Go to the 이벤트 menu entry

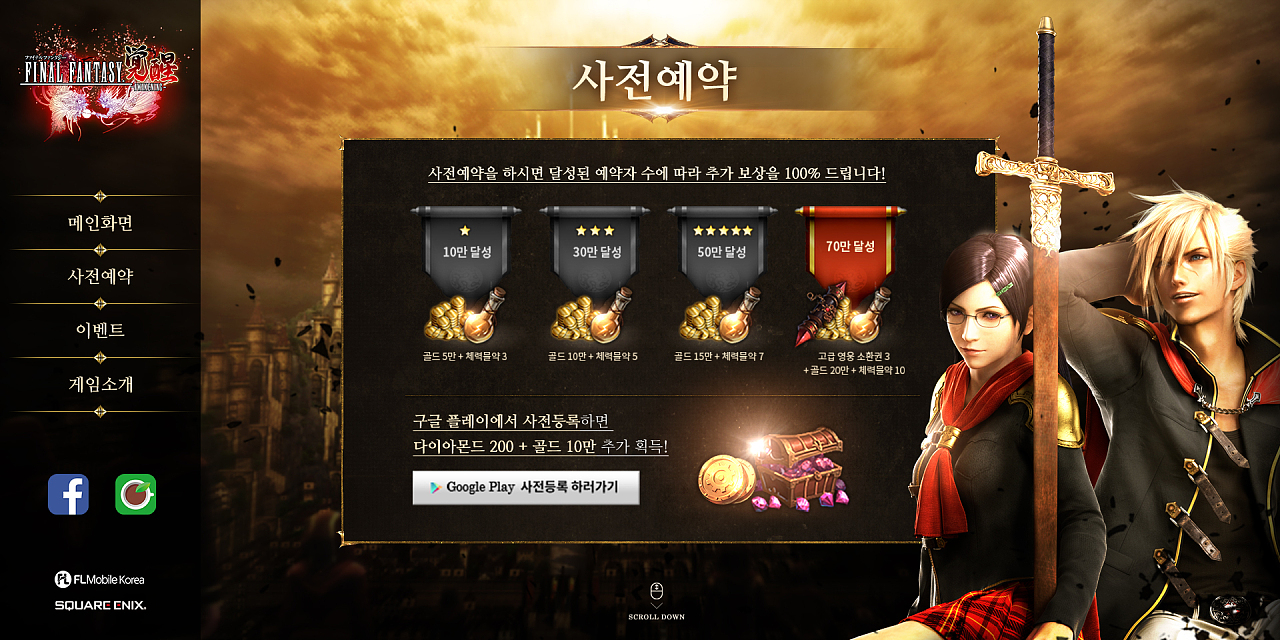click(100, 331)
